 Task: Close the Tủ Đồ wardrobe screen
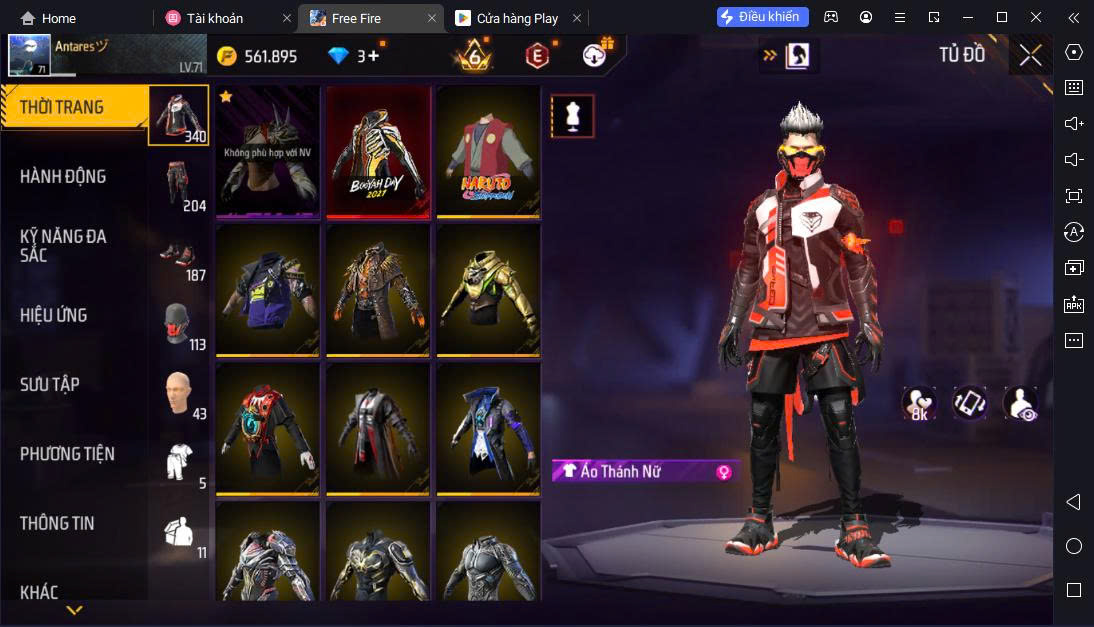[1030, 55]
